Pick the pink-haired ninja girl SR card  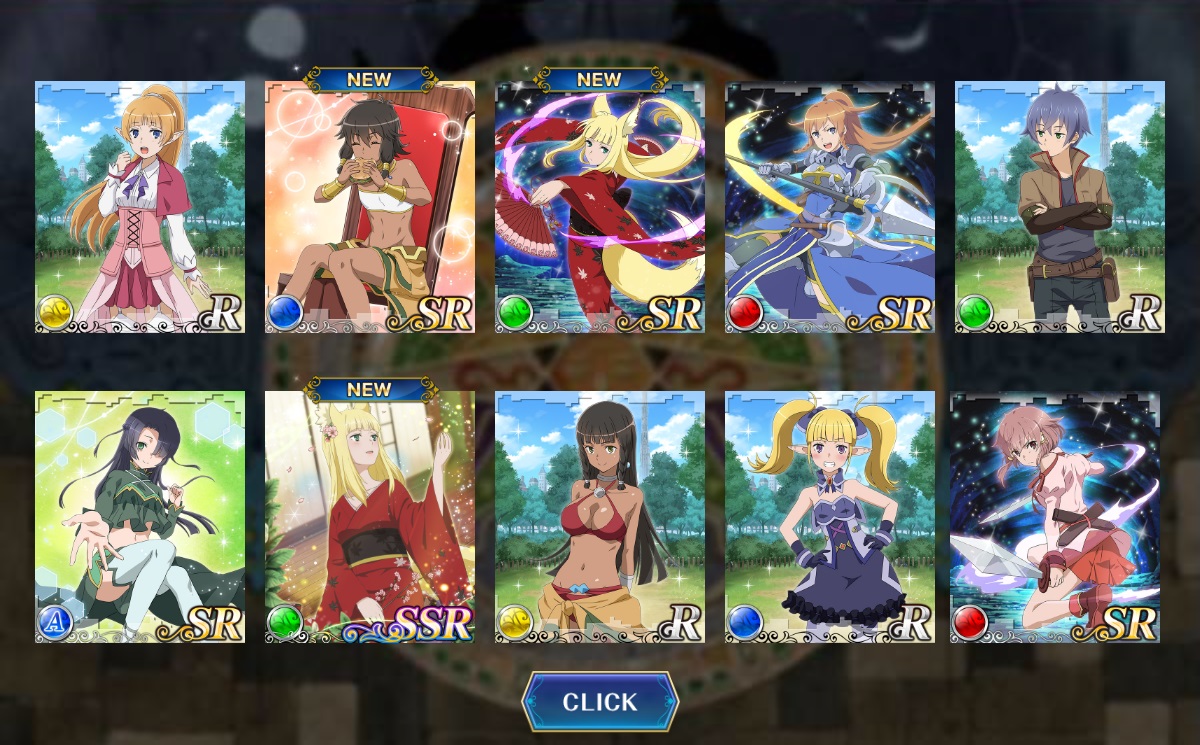[x=1055, y=517]
